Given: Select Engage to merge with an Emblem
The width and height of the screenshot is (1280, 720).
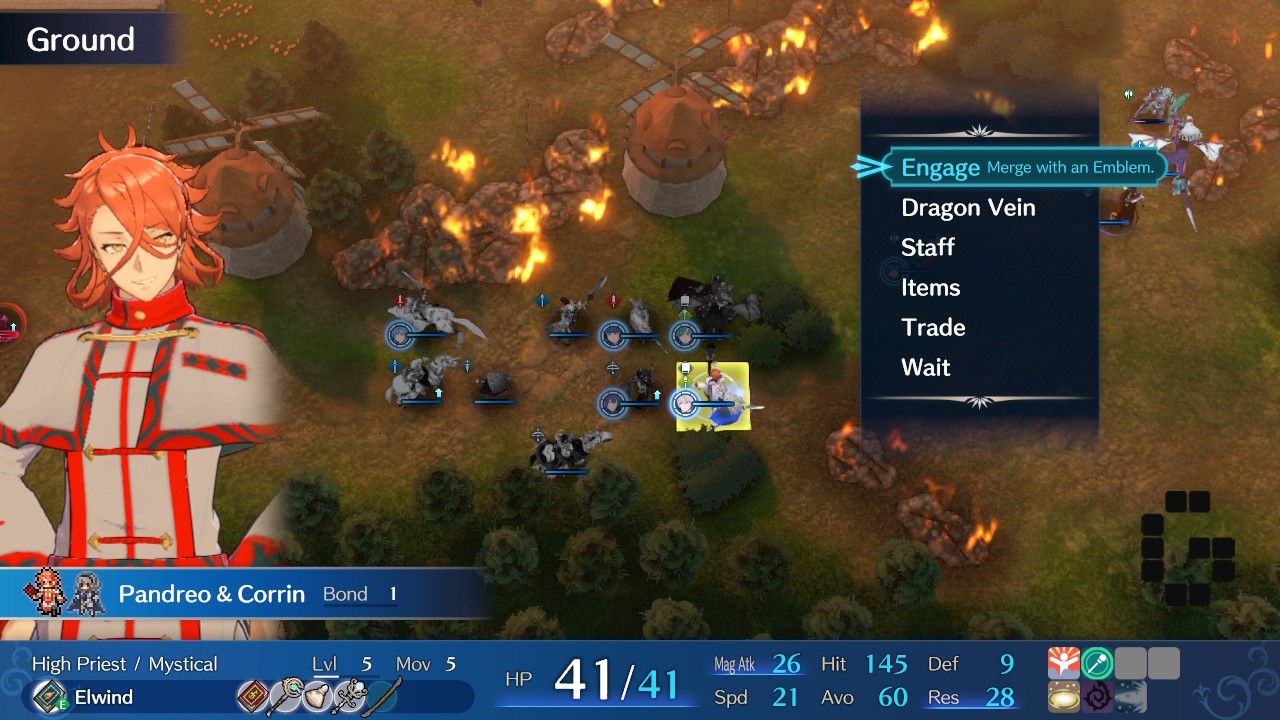Looking at the screenshot, I should click(x=939, y=167).
